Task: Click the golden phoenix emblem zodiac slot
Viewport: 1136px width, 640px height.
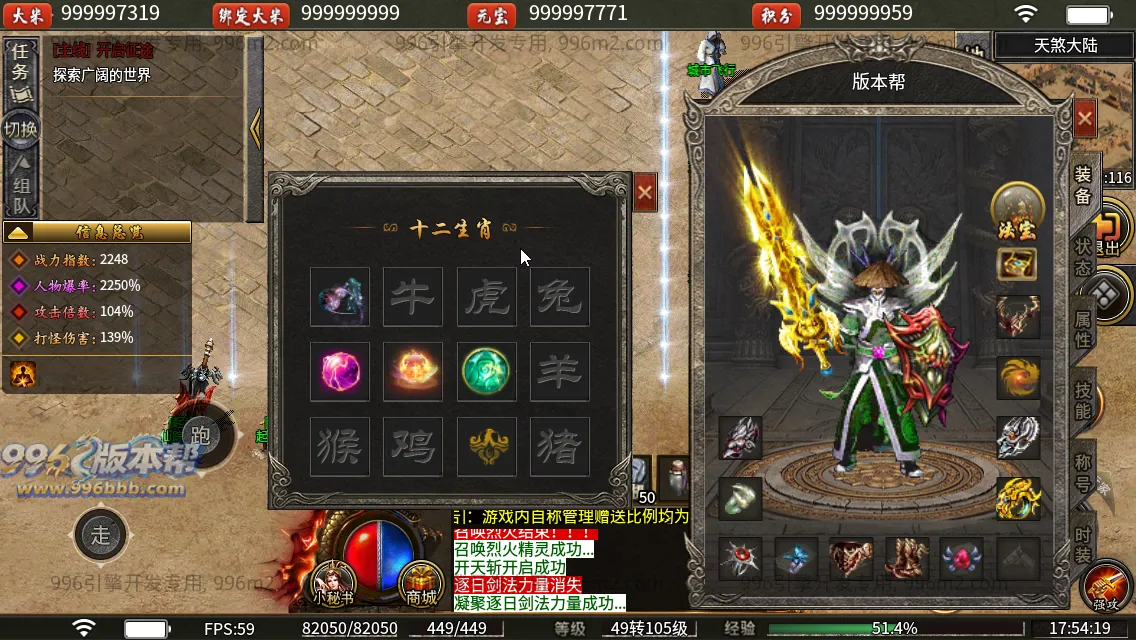Action: (487, 446)
